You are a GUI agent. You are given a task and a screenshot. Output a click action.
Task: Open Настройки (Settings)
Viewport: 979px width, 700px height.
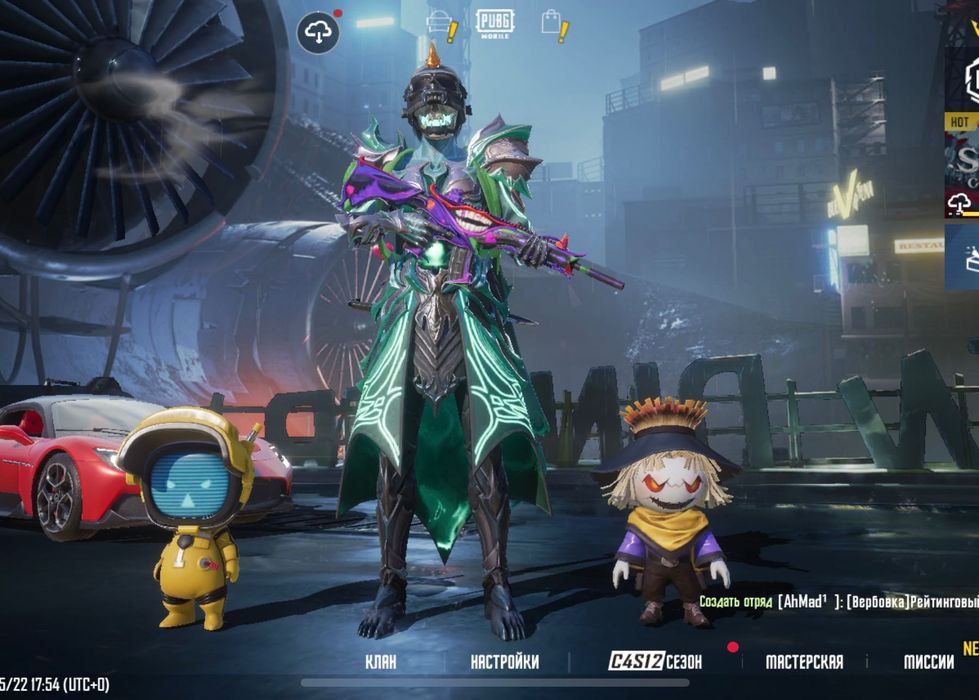(504, 662)
